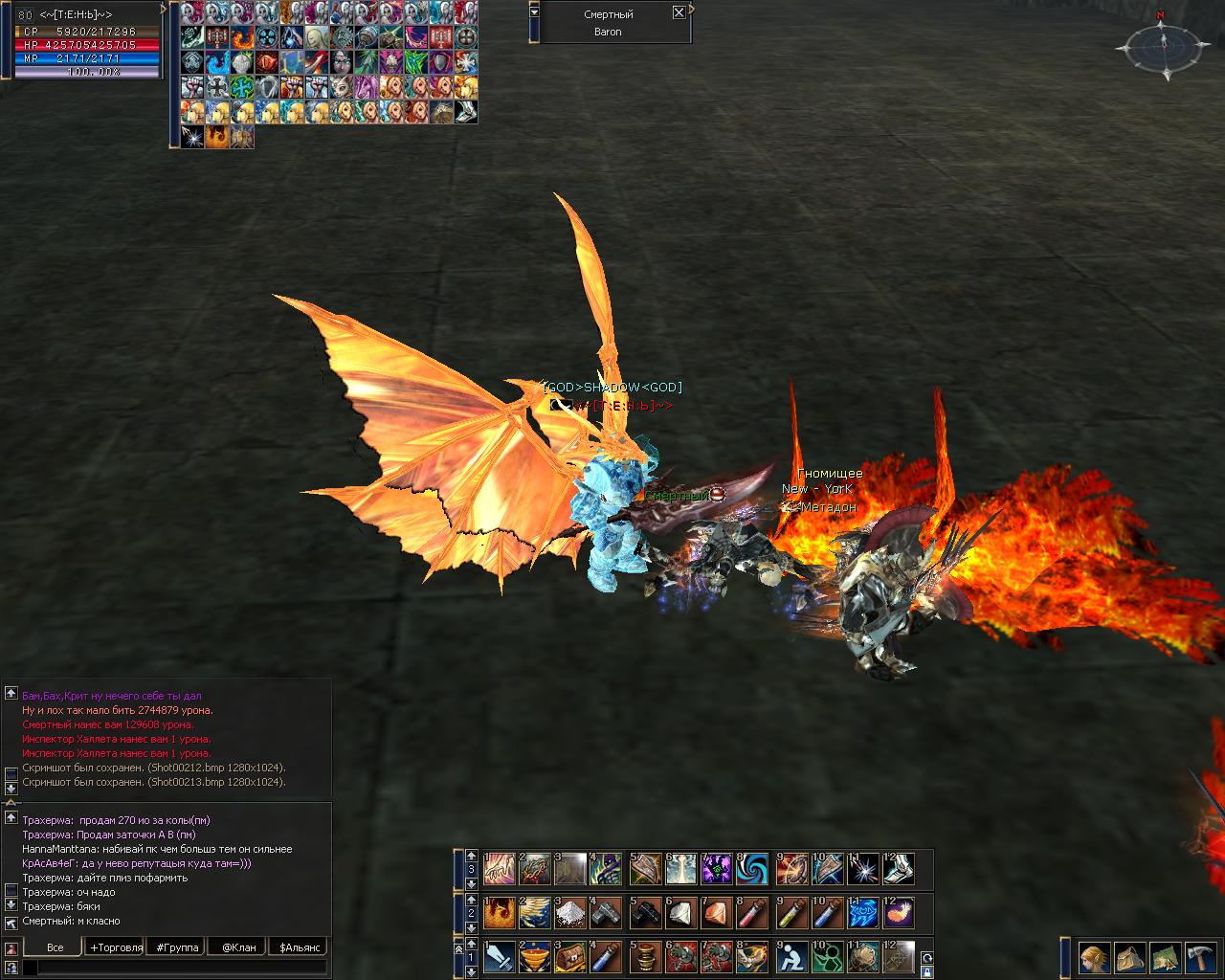Use the yellow potion hotbar slot
Viewport: 1225px width, 980px height.
tap(791, 913)
